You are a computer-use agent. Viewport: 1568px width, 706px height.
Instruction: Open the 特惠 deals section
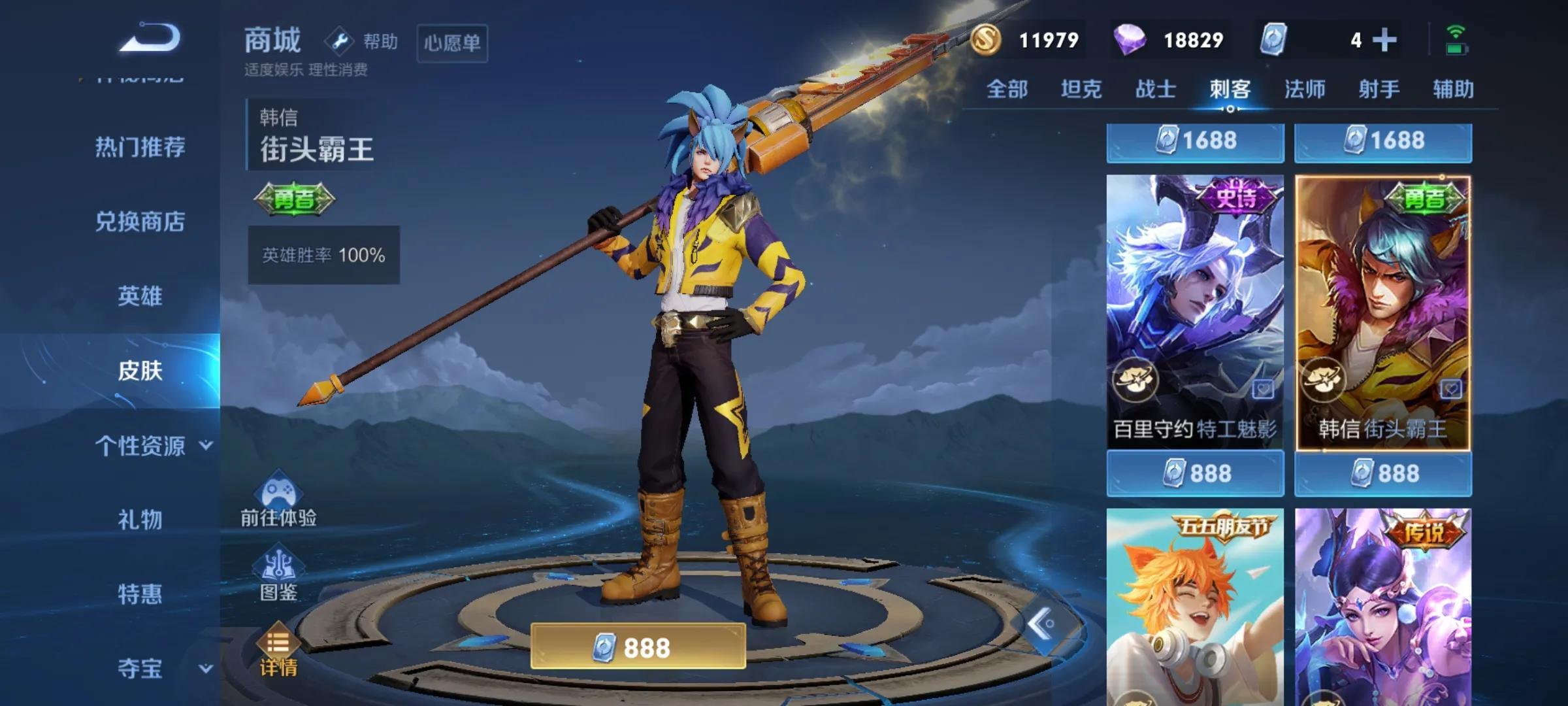[x=140, y=594]
